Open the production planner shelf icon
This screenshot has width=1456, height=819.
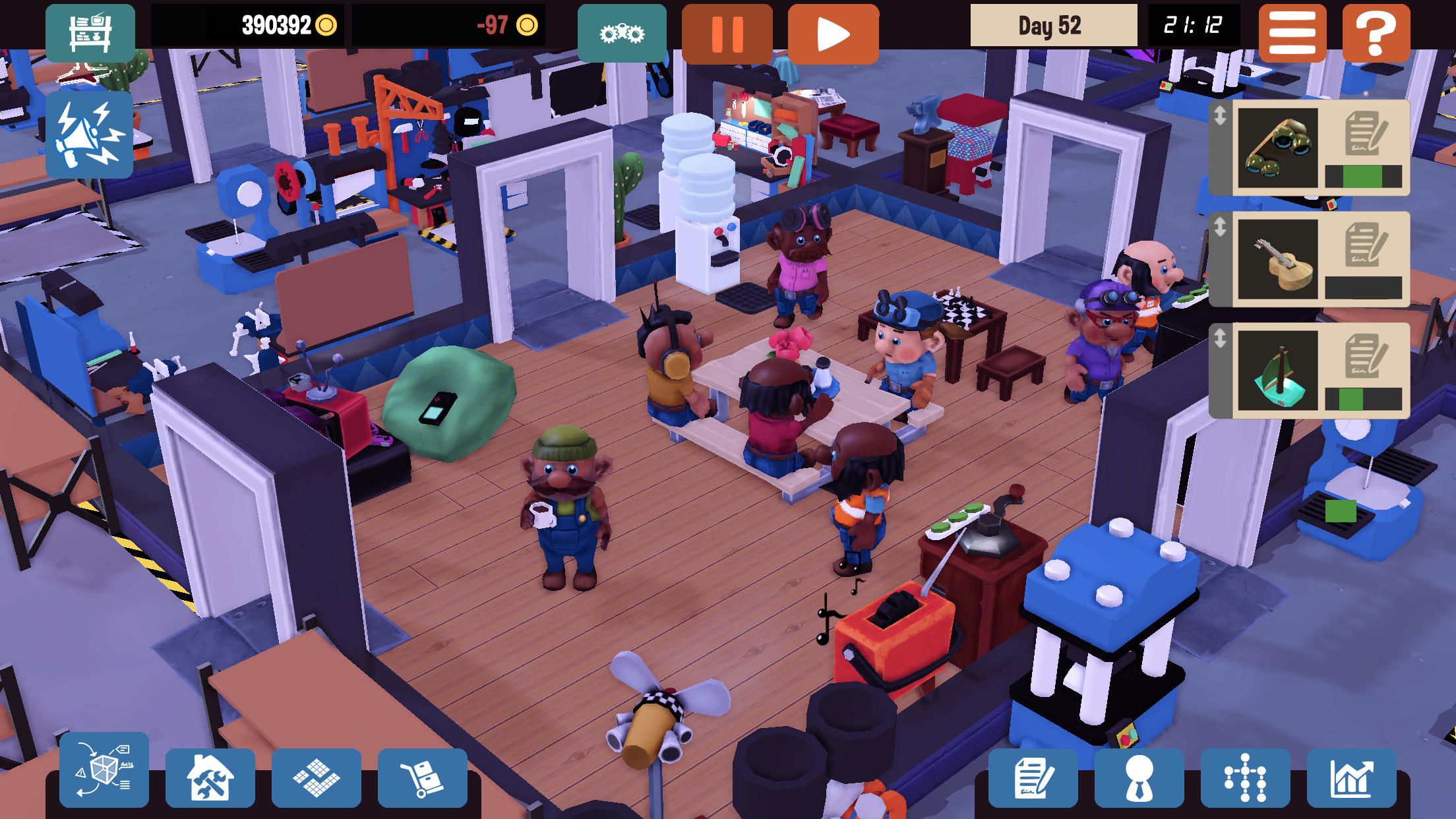pyautogui.click(x=90, y=32)
